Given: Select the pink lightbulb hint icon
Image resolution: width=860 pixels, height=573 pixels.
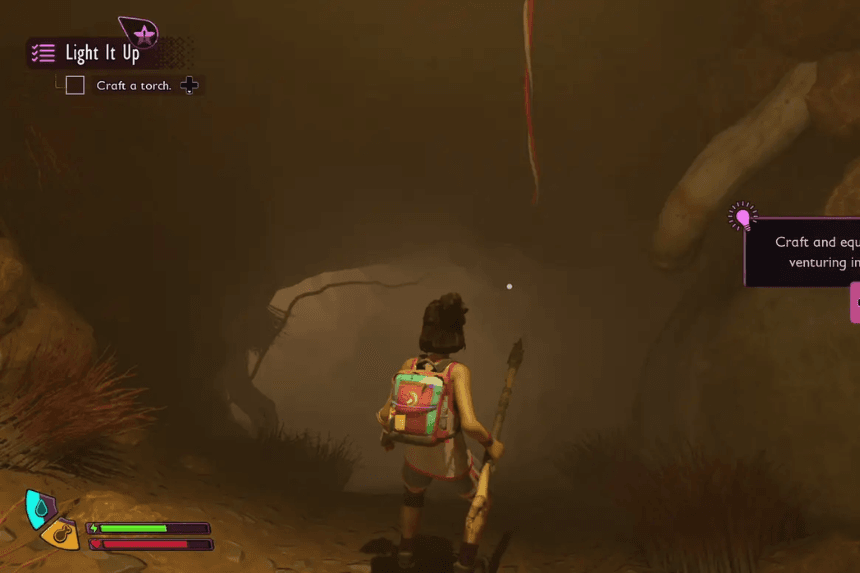Looking at the screenshot, I should coord(742,216).
